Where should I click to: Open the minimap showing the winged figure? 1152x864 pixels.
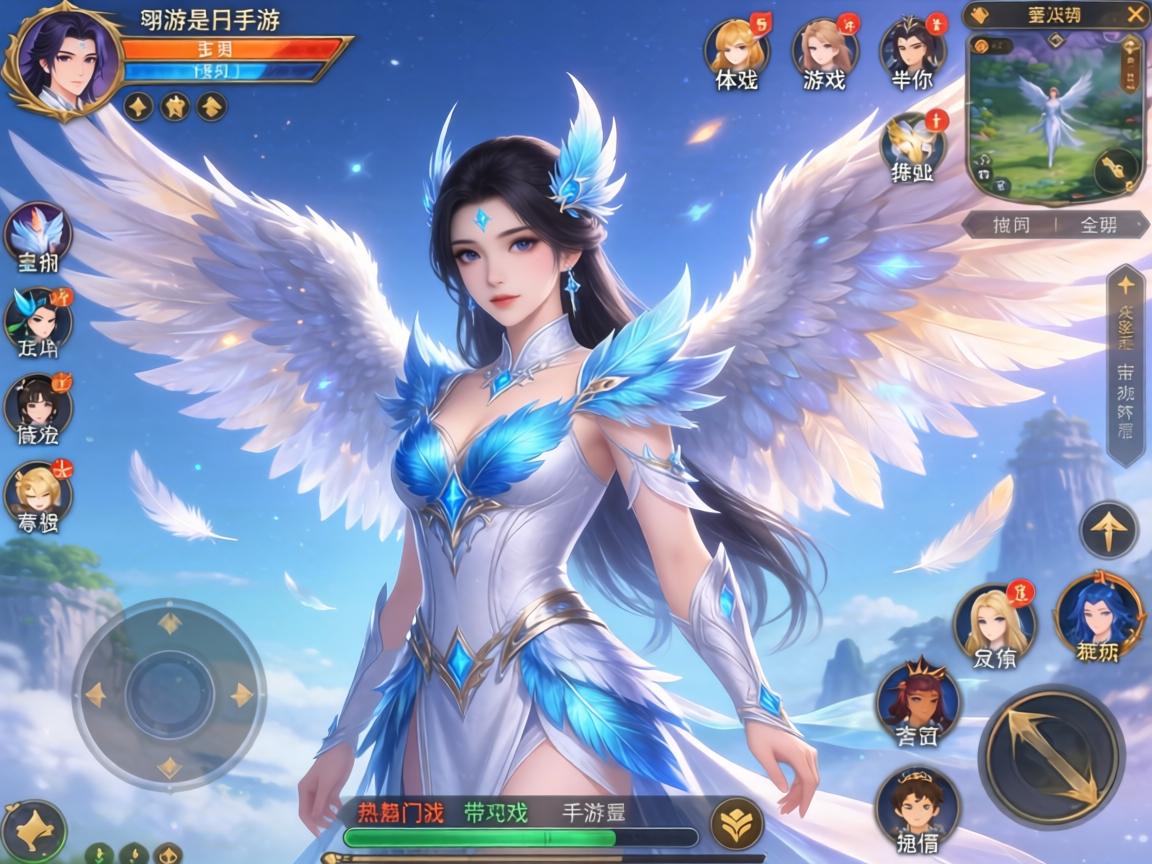click(1055, 112)
